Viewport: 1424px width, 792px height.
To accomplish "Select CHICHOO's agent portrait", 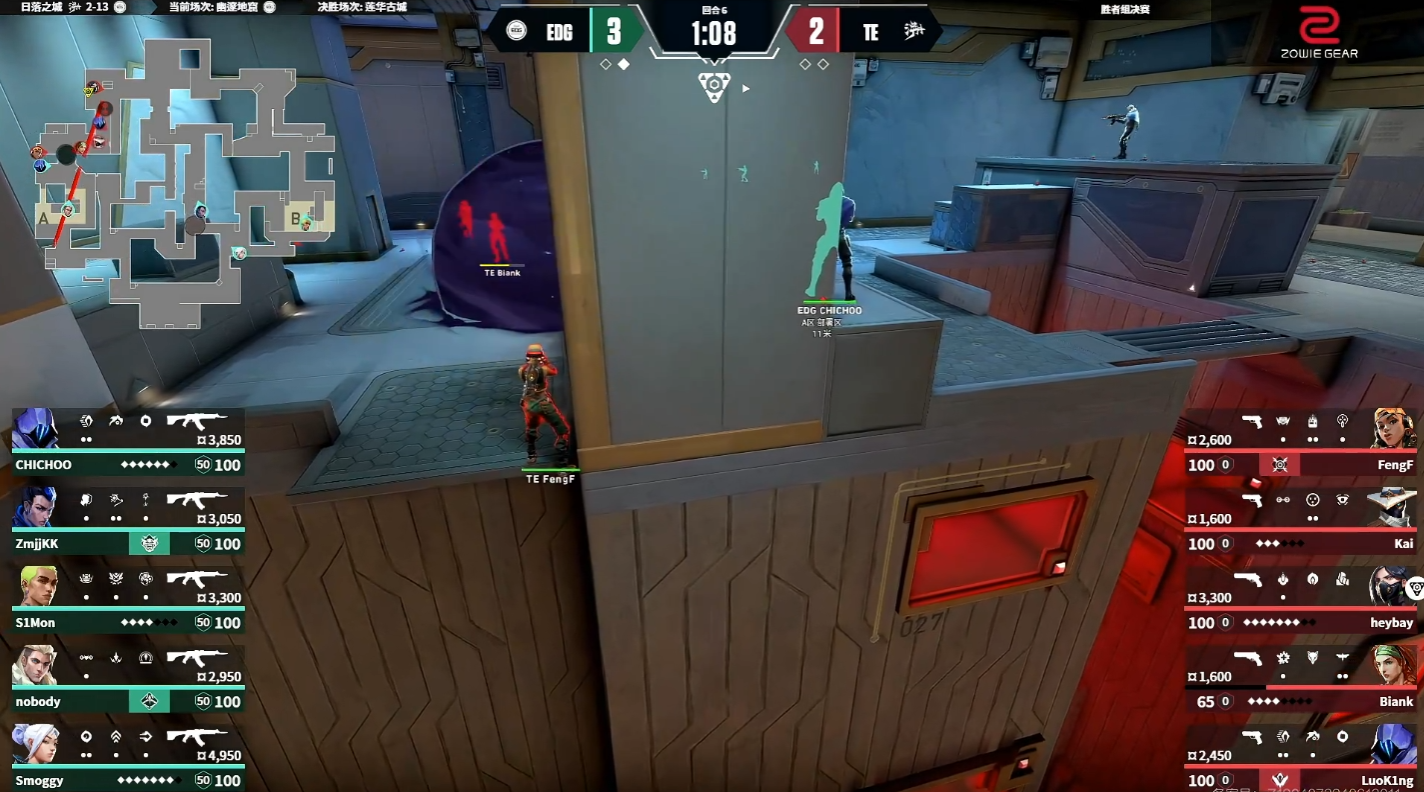I will click(35, 430).
